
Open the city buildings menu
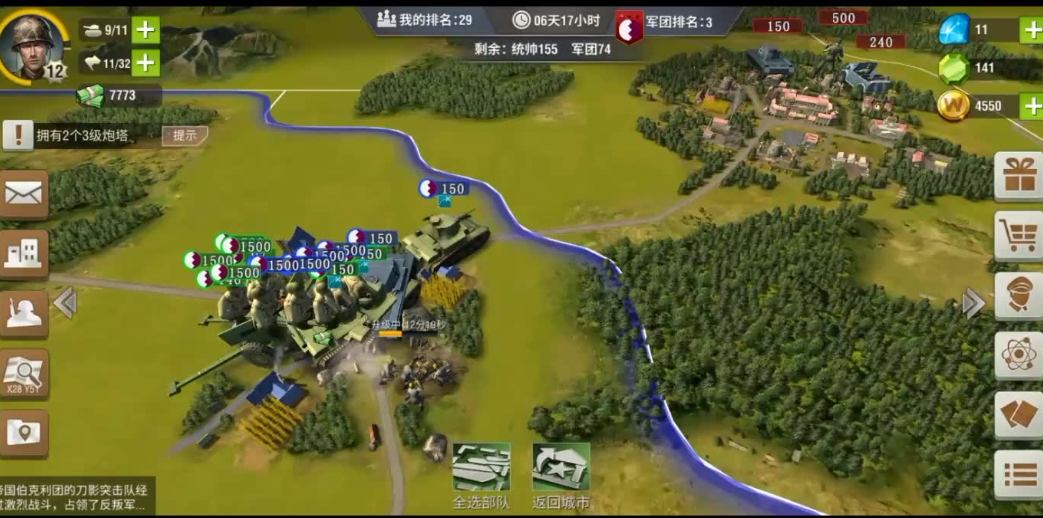(23, 254)
